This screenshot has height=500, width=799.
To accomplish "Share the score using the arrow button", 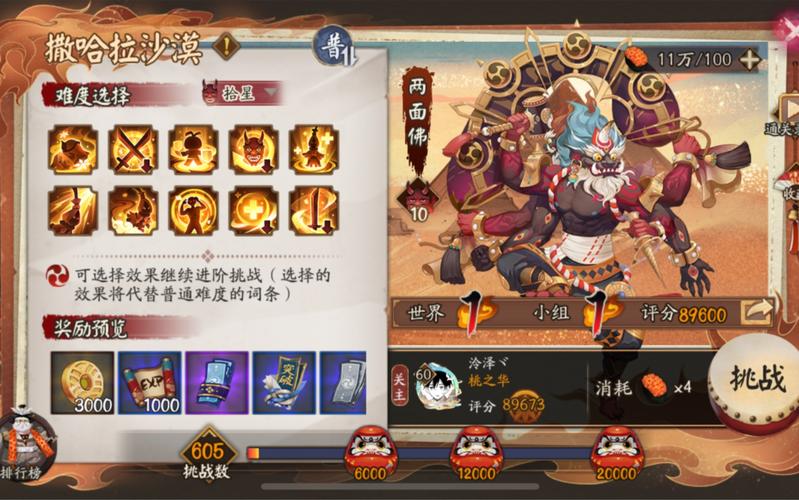I will point(757,313).
